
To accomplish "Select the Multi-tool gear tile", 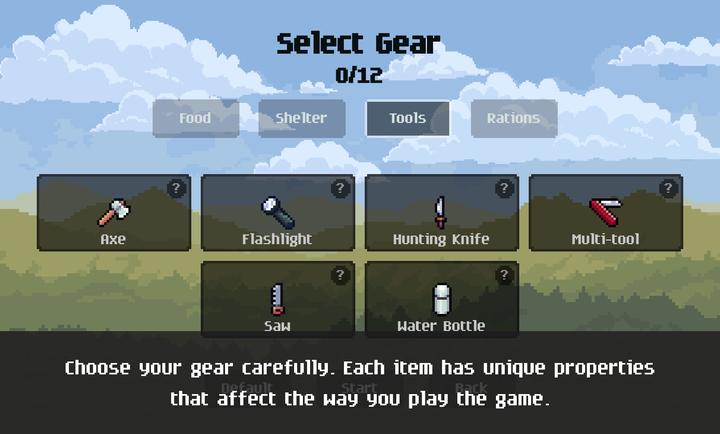I will tap(605, 213).
